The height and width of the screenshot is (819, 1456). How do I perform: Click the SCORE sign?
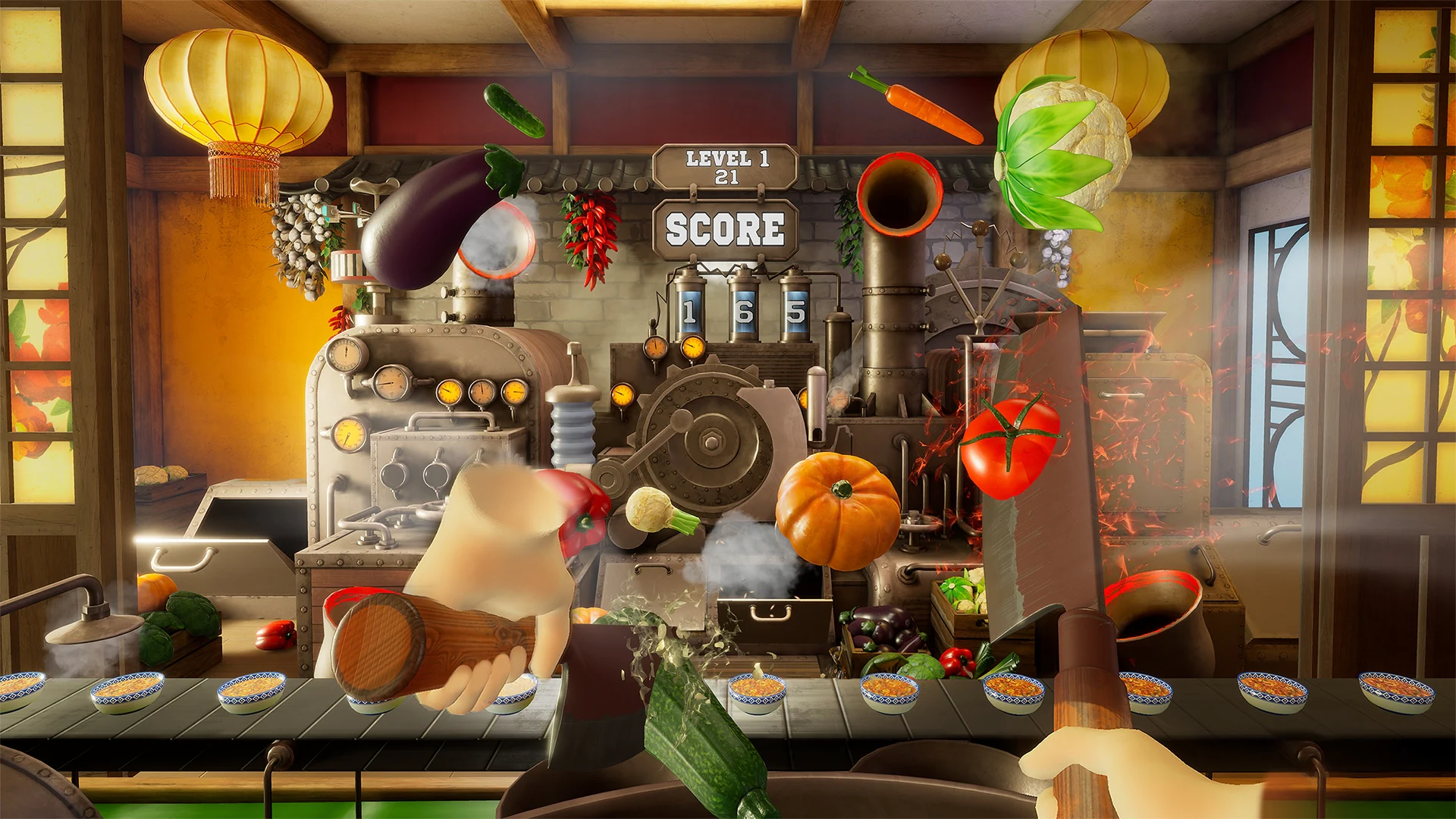[724, 229]
